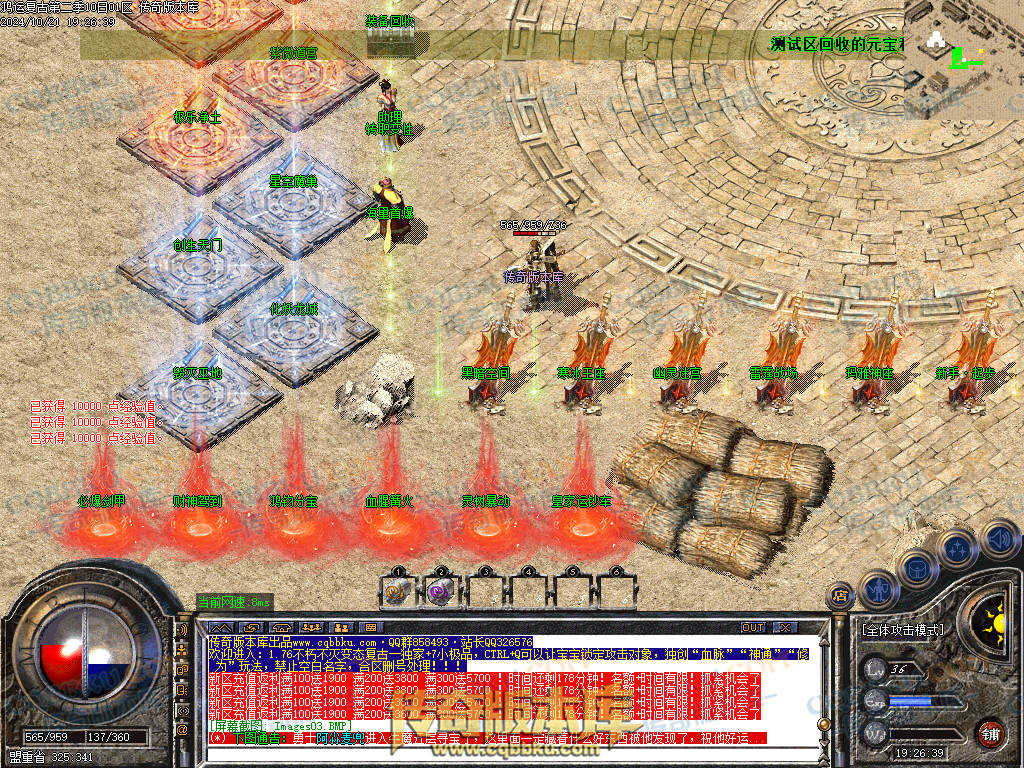Open the minimap in the top-right corner
The image size is (1024, 768).
pyautogui.click(x=963, y=58)
